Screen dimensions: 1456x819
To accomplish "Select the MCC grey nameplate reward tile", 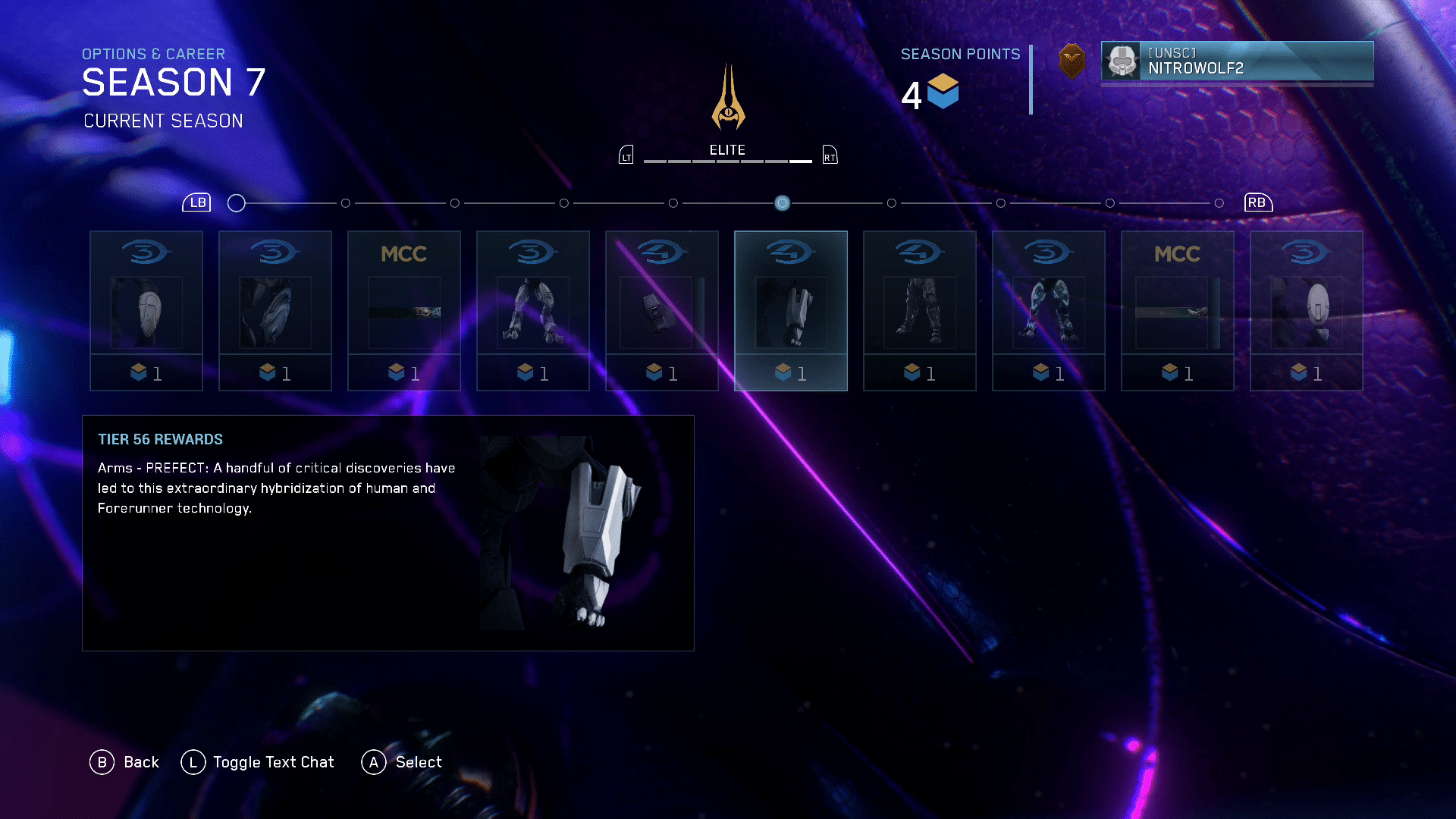I will 1177,310.
